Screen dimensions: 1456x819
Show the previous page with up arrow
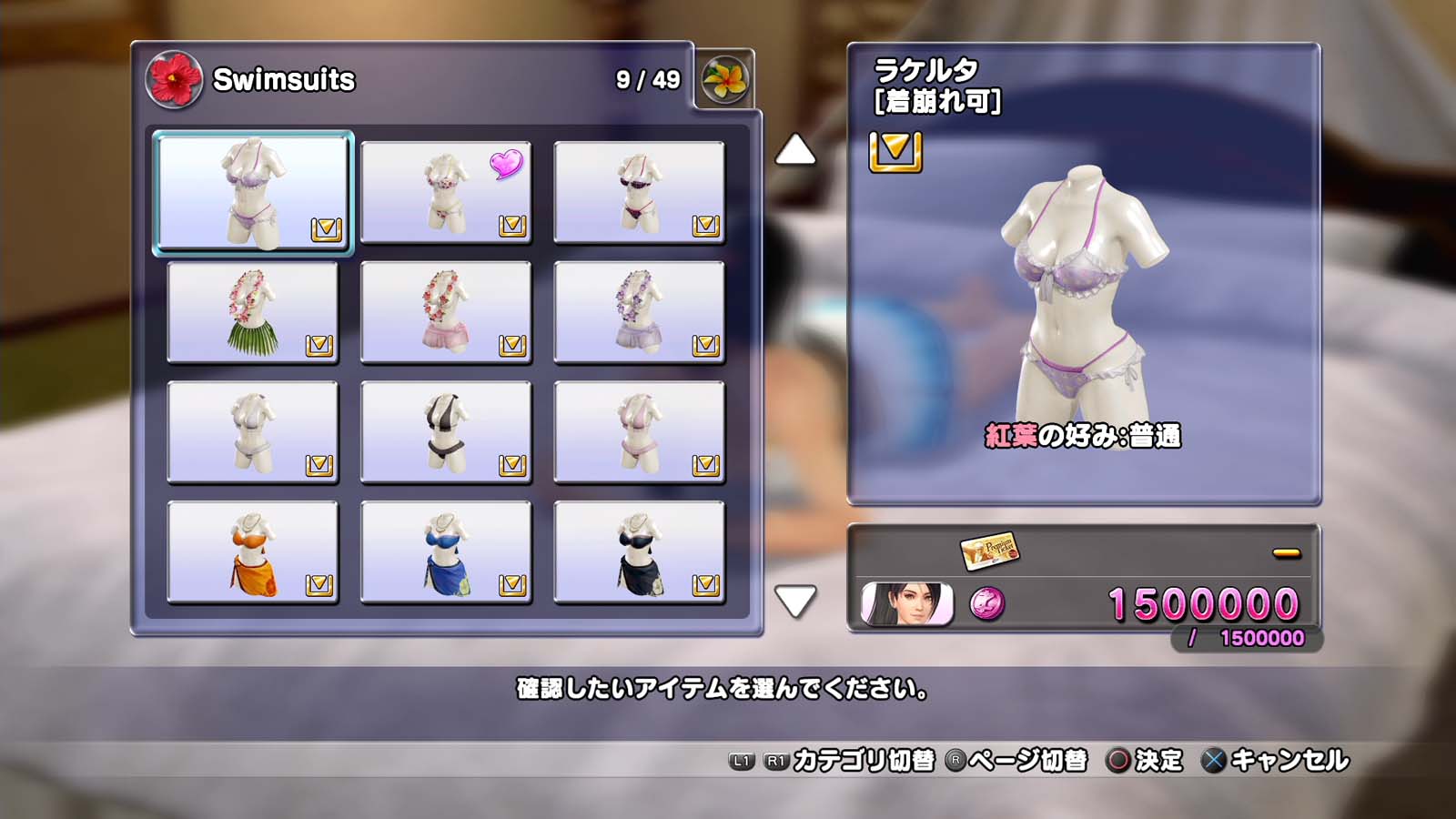(x=795, y=150)
